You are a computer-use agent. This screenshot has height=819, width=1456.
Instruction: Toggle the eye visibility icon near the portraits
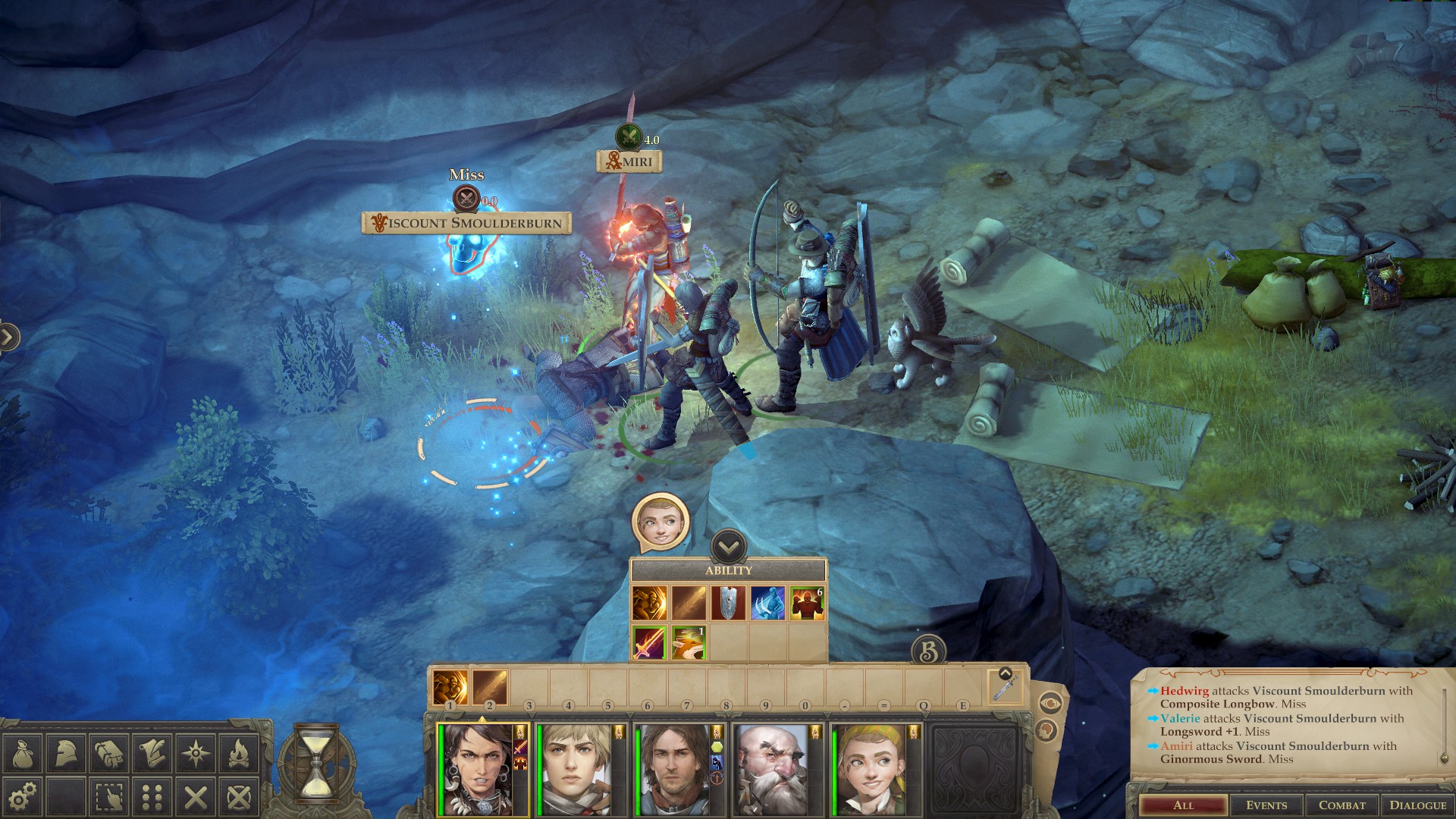coord(1050,703)
